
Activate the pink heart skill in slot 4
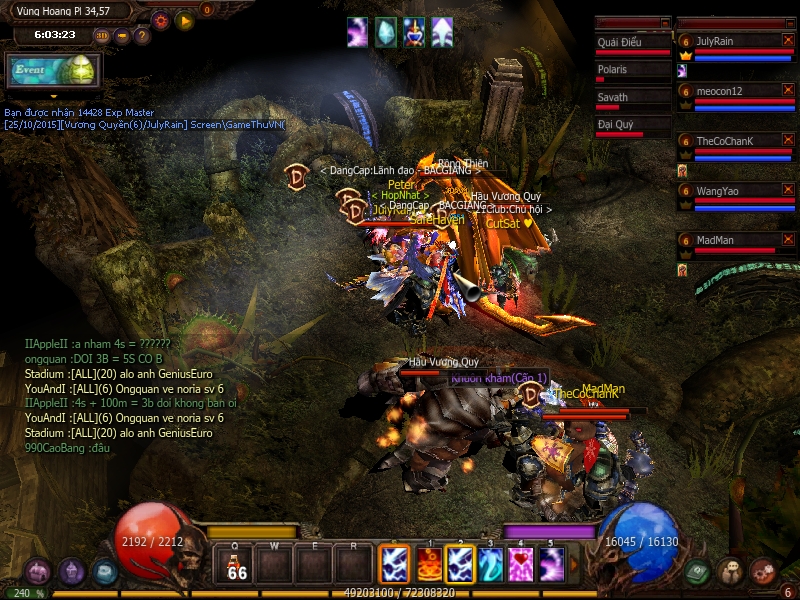pos(521,564)
